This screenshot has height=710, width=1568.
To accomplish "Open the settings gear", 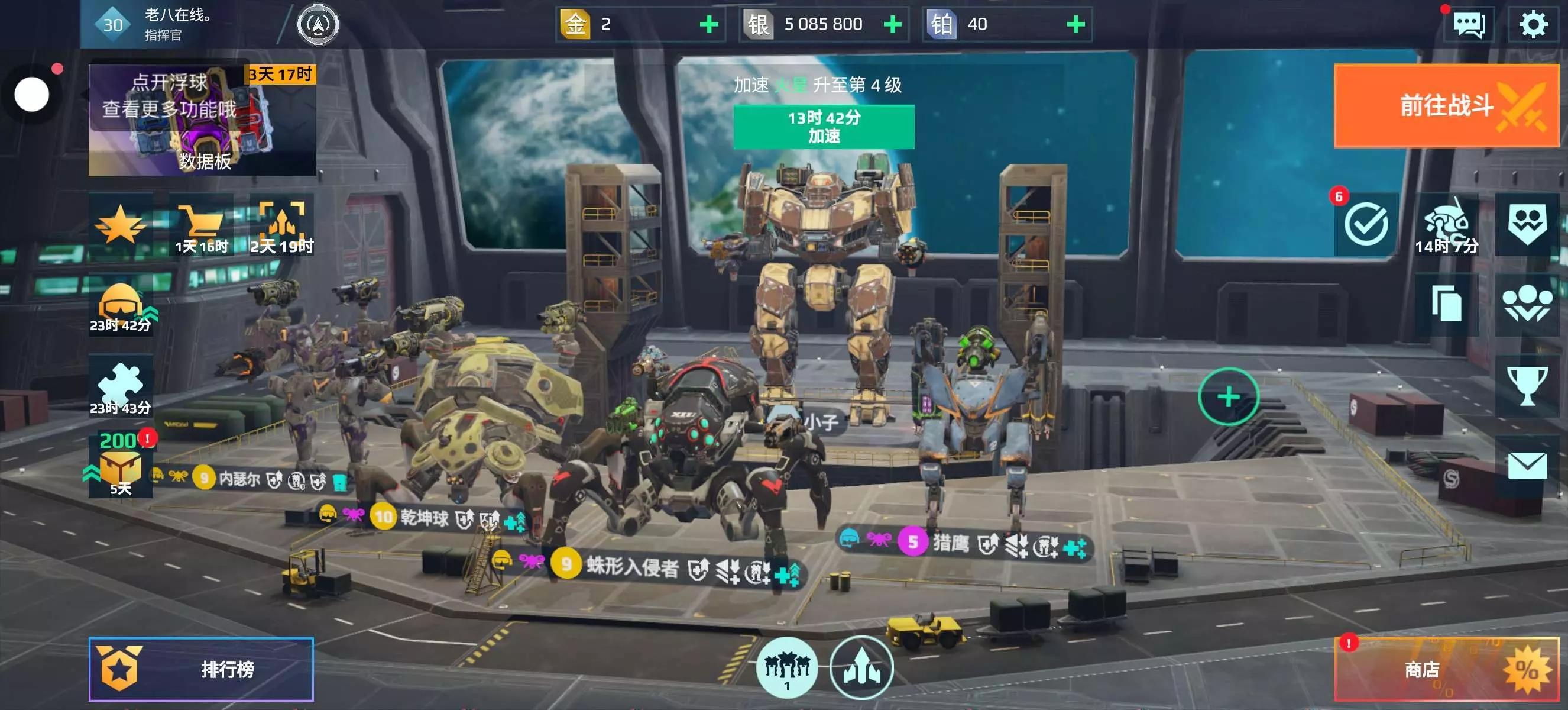I will tap(1532, 24).
